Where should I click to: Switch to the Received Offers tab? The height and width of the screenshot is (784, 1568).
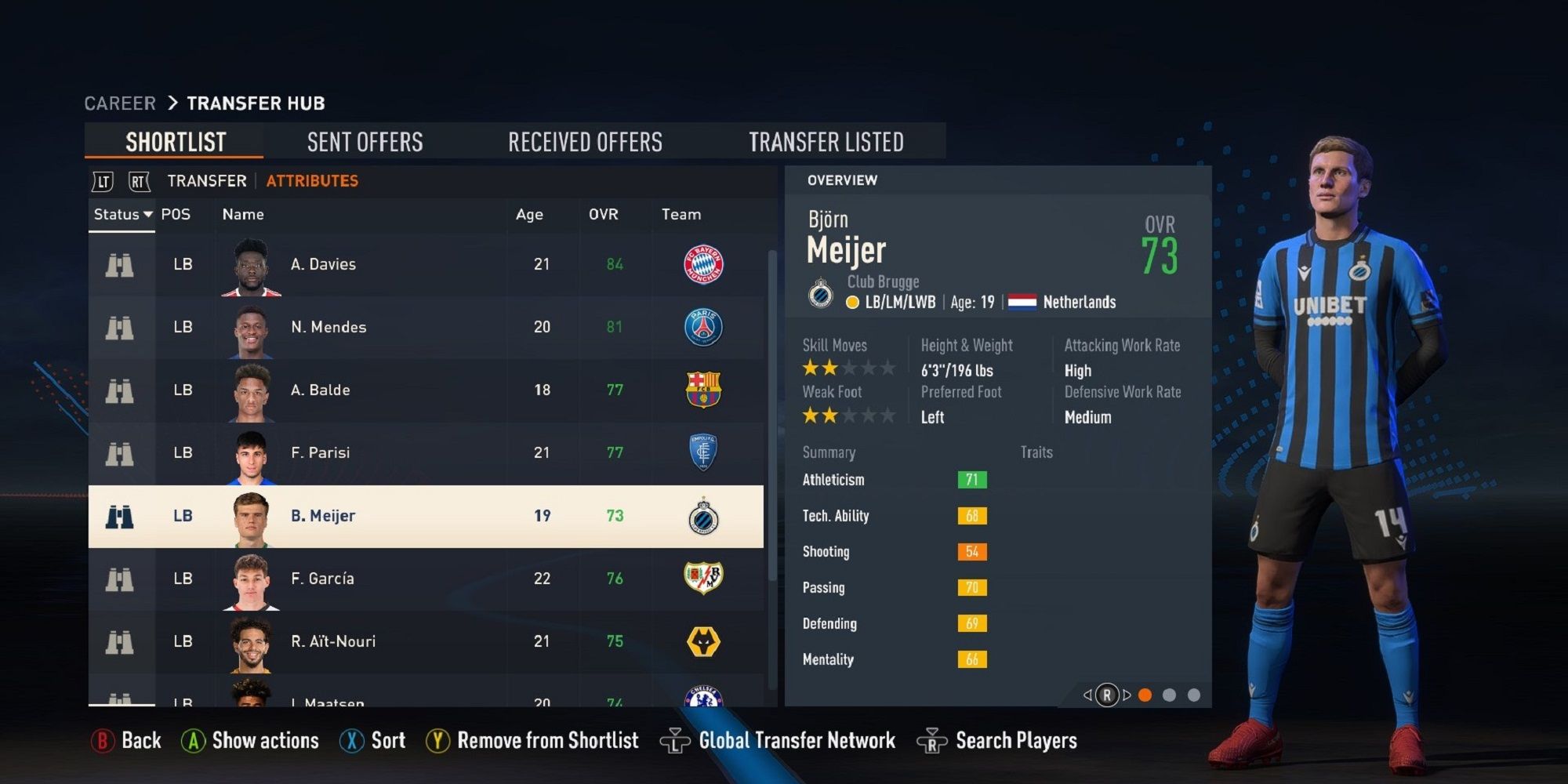click(586, 141)
